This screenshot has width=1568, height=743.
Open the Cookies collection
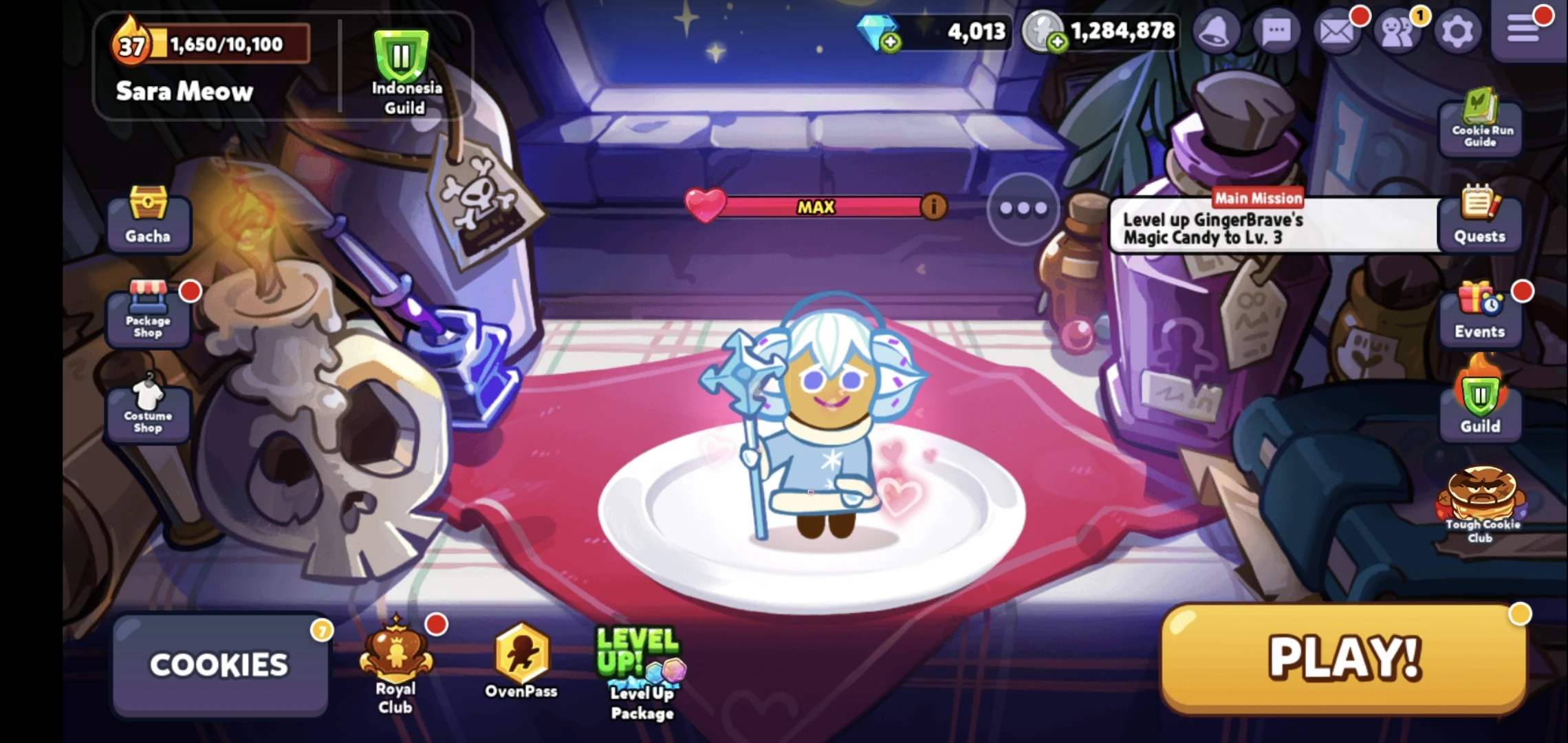point(220,664)
